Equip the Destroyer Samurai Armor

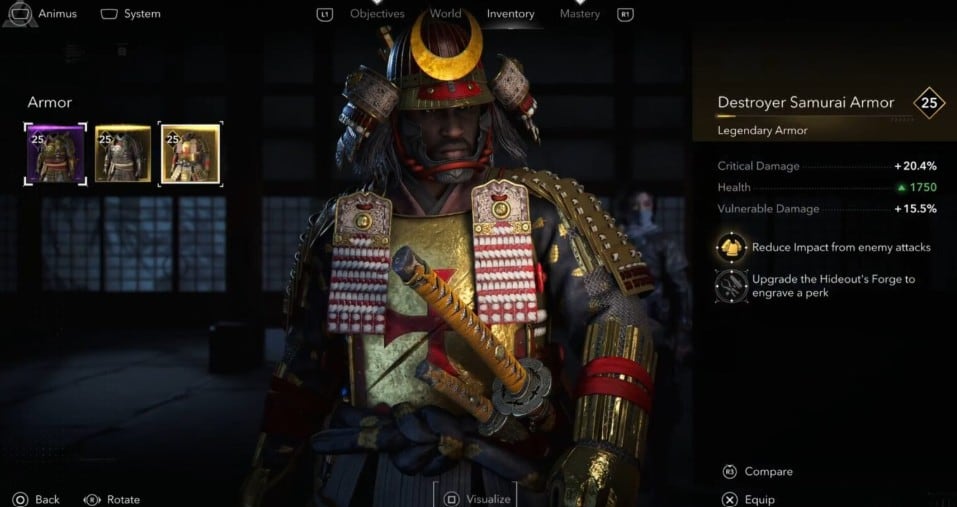point(748,499)
